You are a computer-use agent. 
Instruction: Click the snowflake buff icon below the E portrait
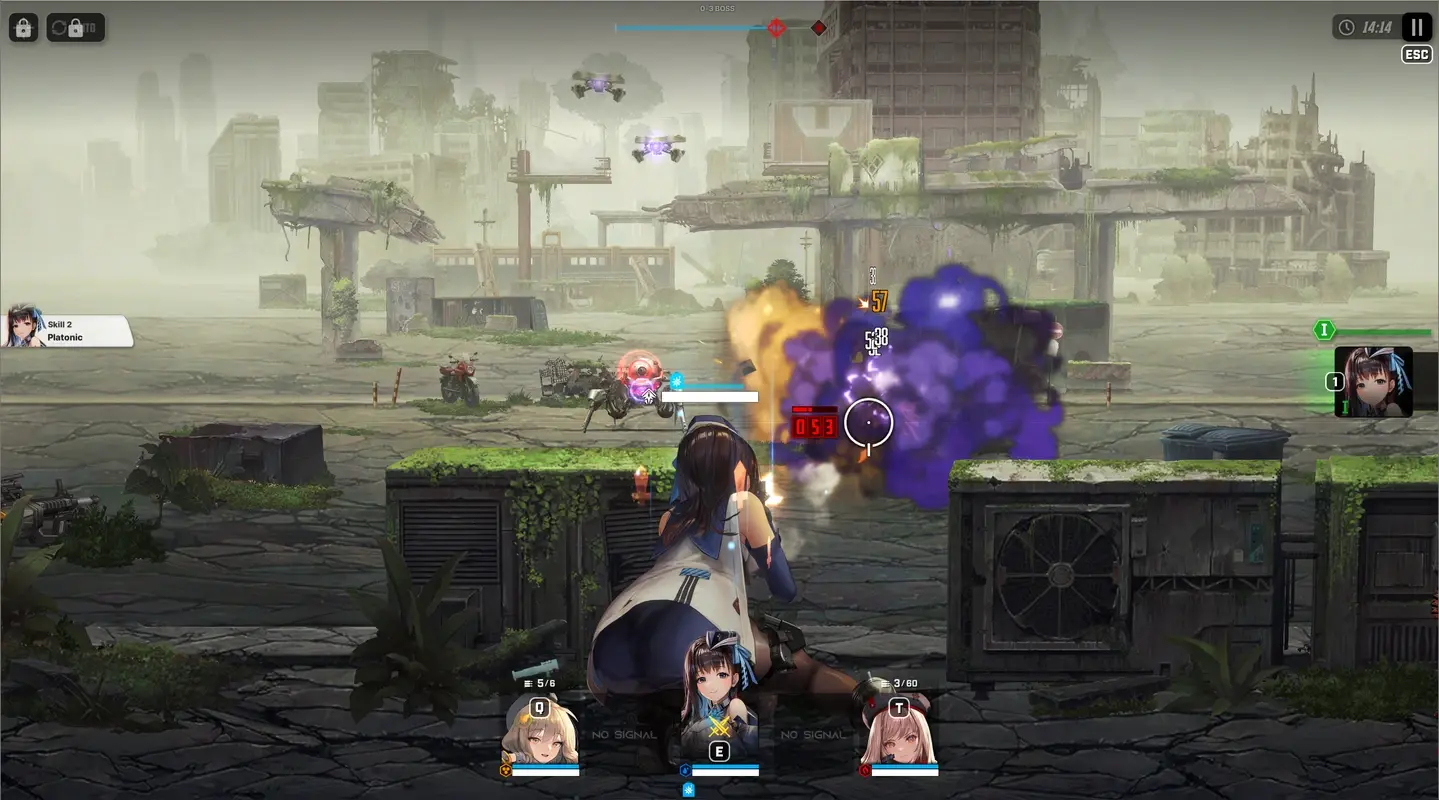[x=688, y=789]
